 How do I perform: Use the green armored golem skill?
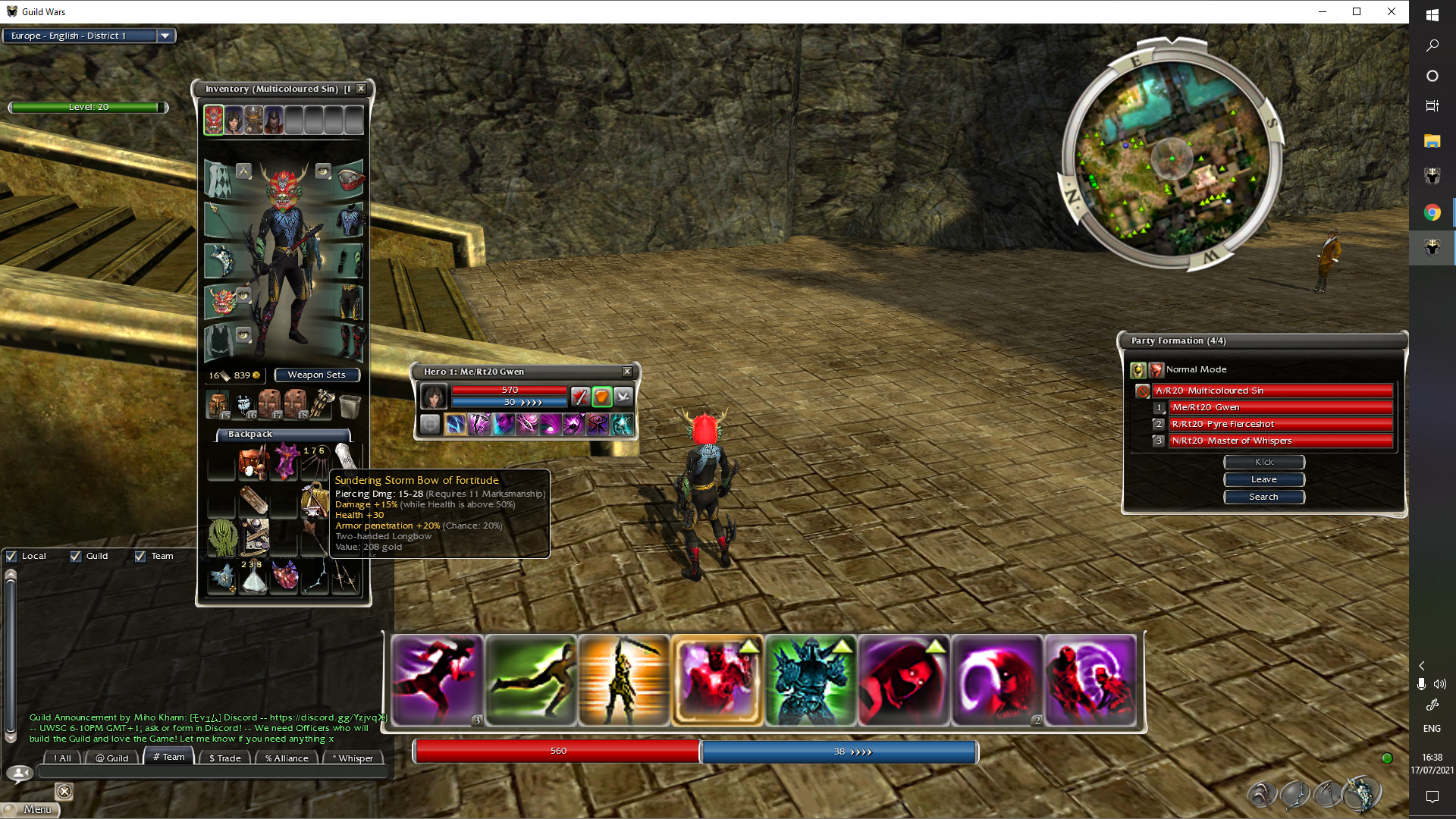(810, 680)
